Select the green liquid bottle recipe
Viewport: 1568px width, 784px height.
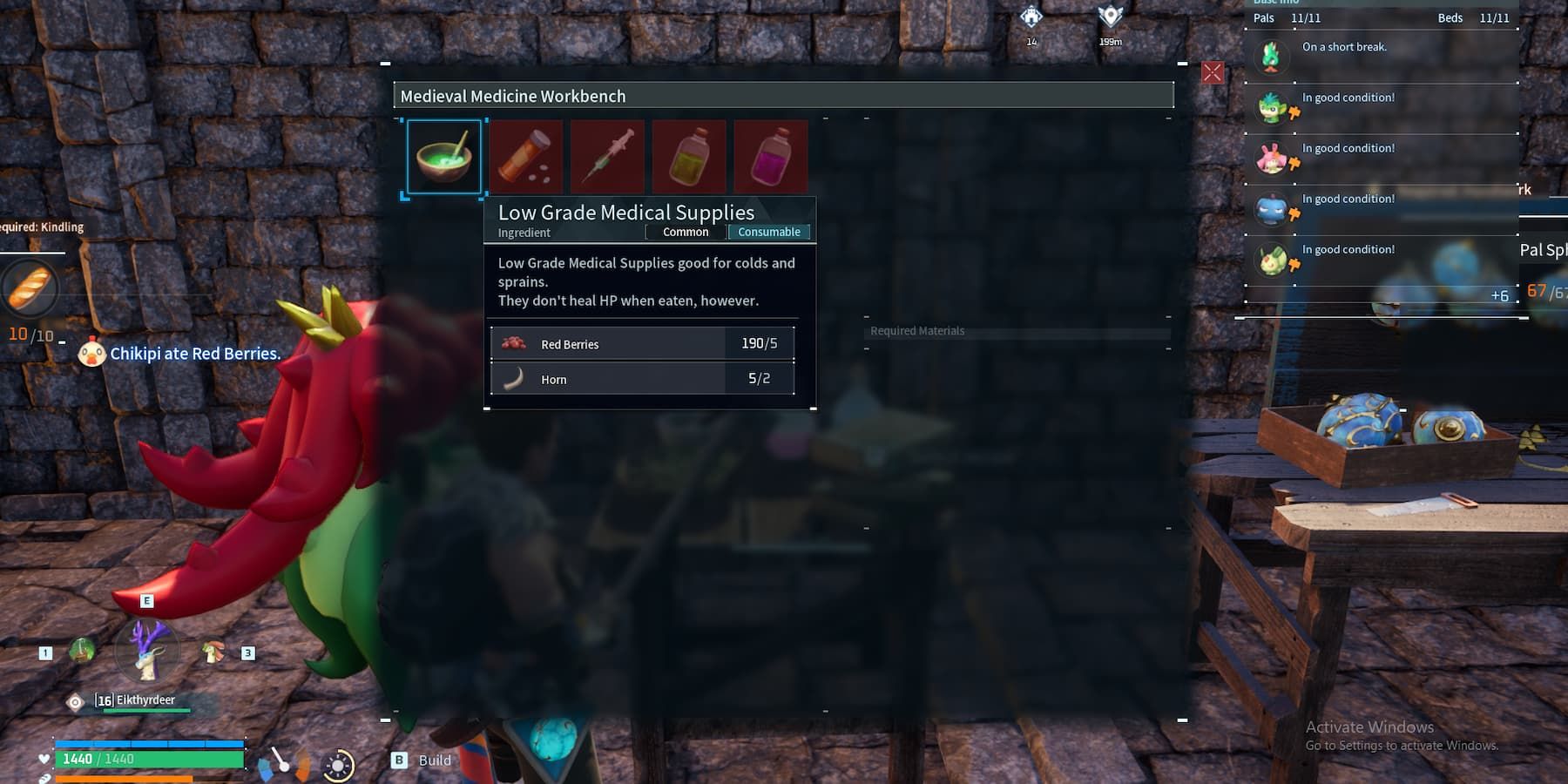pos(688,156)
